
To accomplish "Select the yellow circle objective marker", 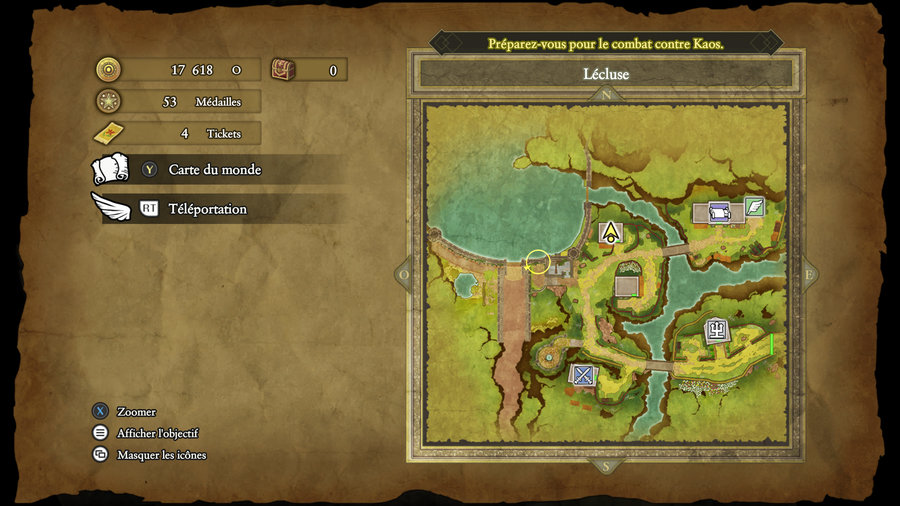I will (x=537, y=262).
